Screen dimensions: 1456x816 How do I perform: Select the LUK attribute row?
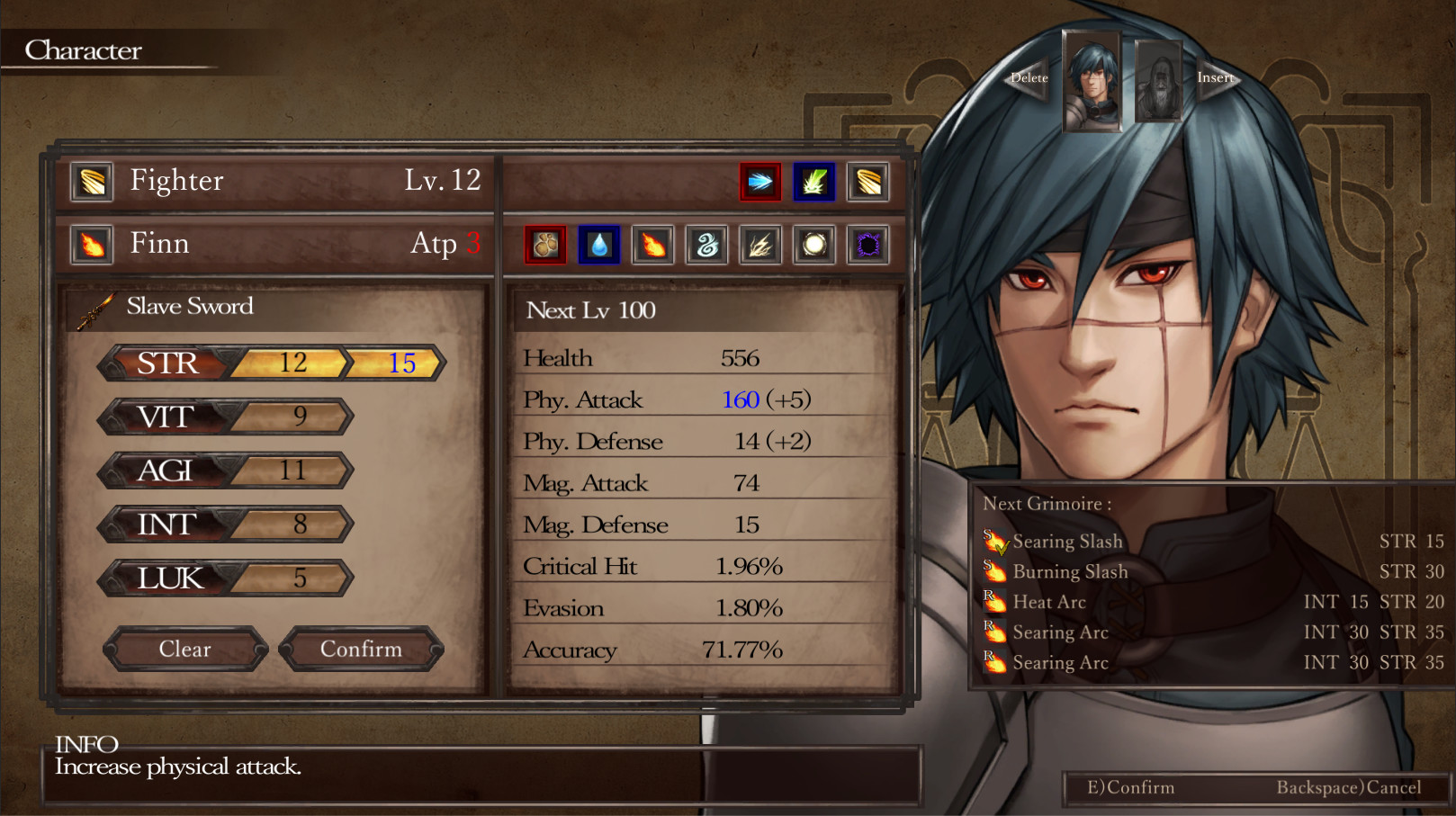coord(225,578)
